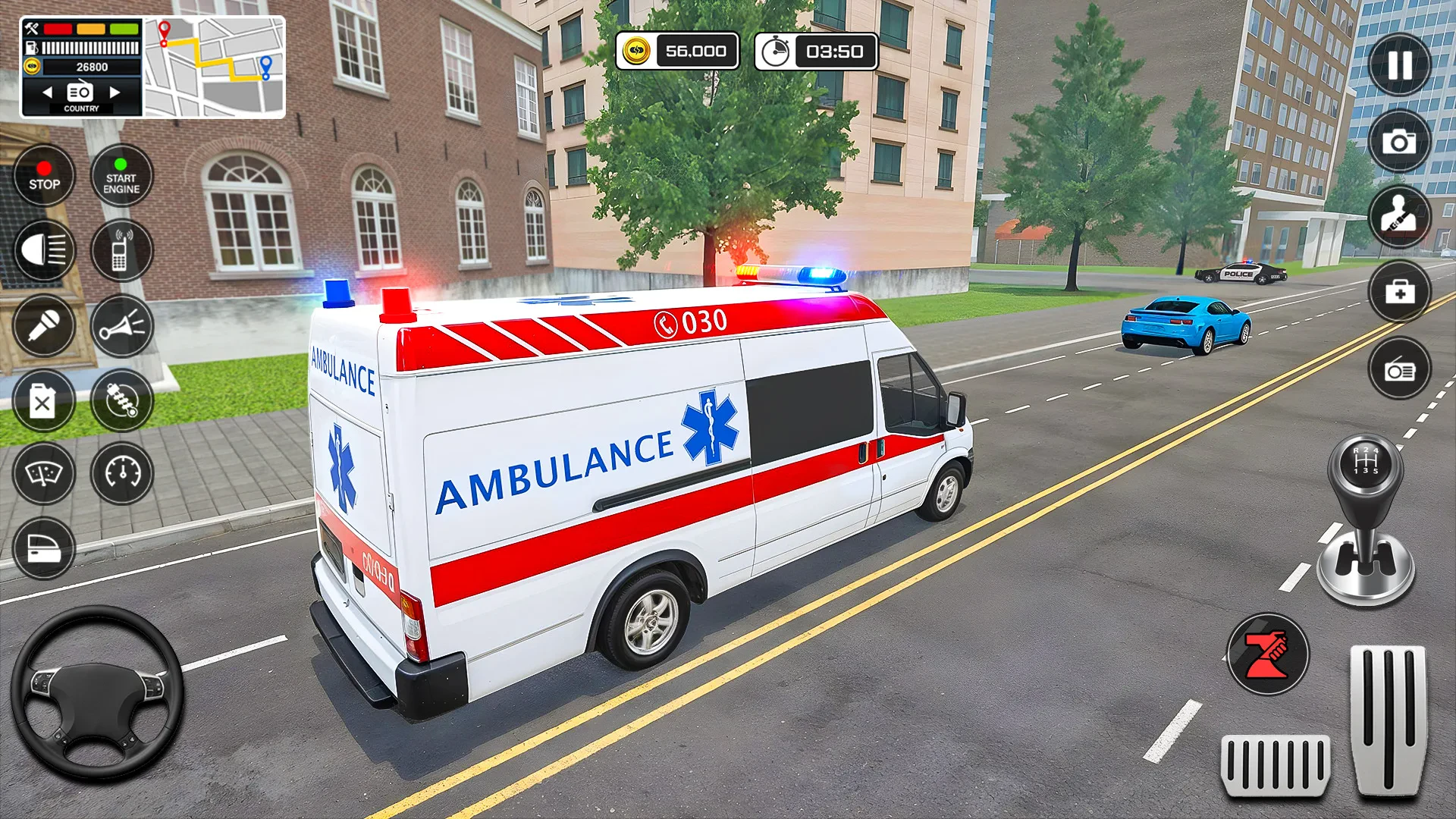Hit the START ENGINE button
The image size is (1456, 819).
[121, 175]
